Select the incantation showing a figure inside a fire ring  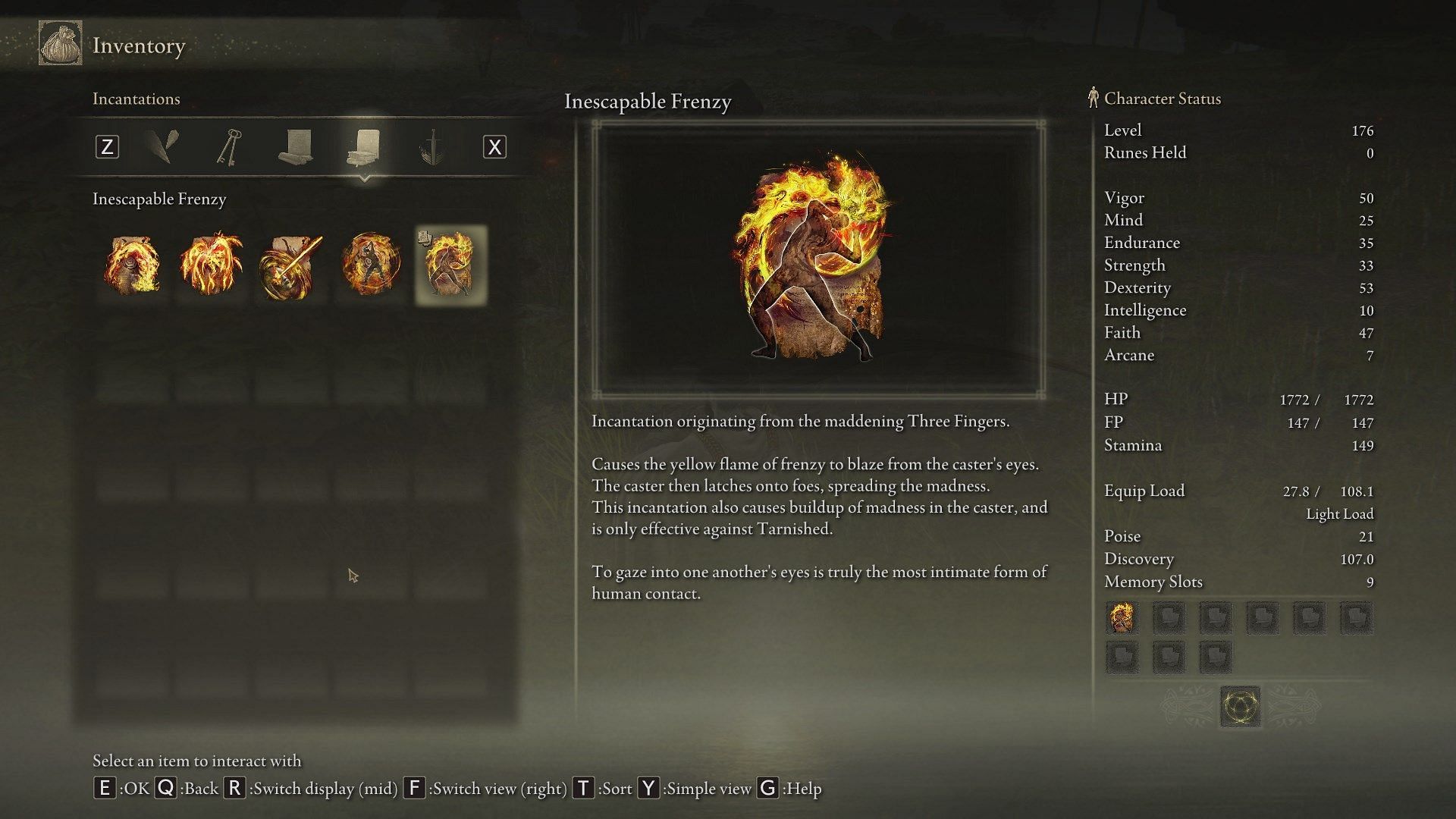[371, 265]
